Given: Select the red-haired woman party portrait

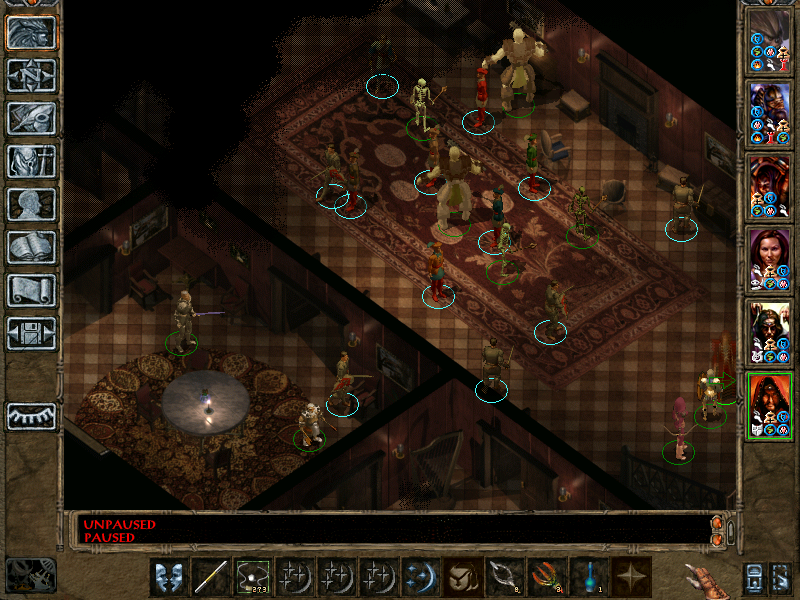Looking at the screenshot, I should 769,260.
